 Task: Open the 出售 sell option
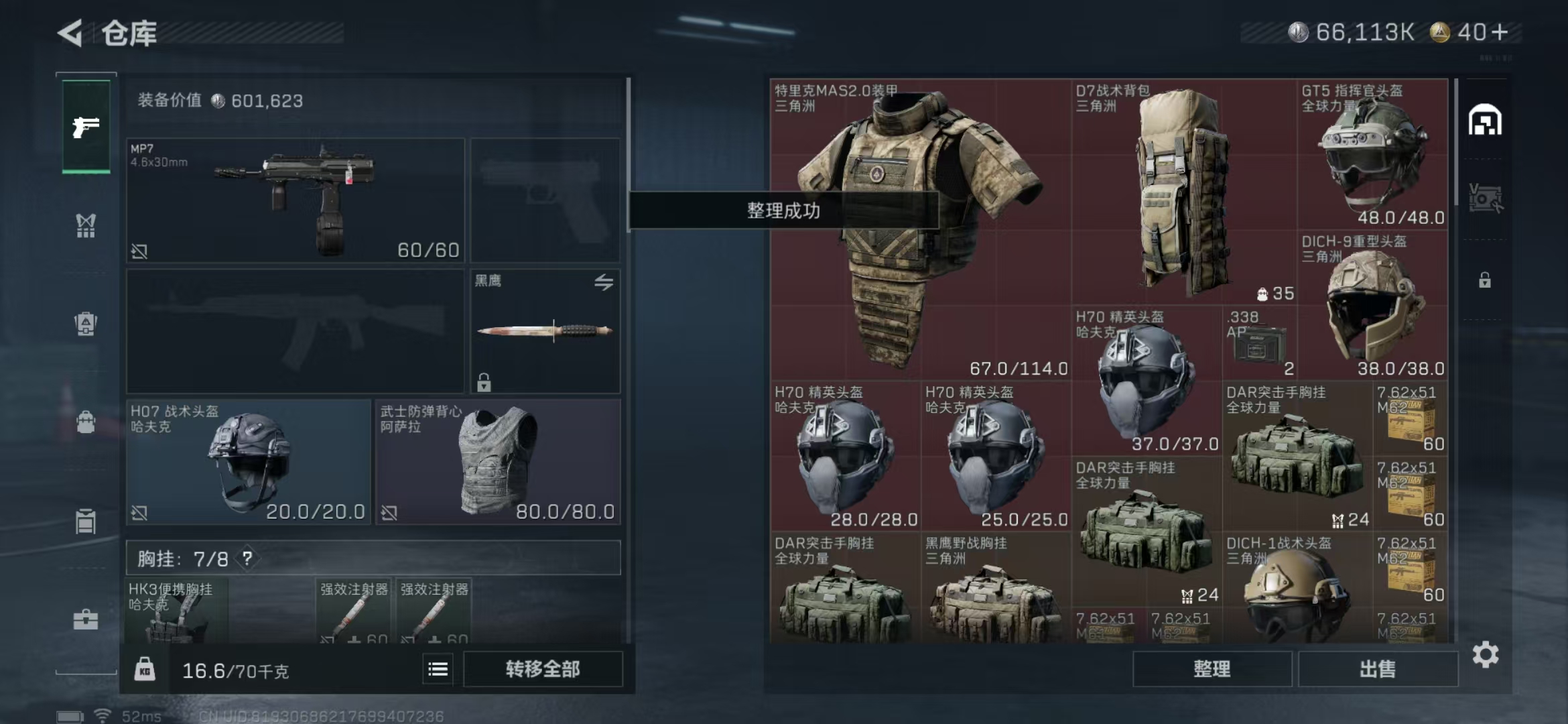[x=1378, y=668]
